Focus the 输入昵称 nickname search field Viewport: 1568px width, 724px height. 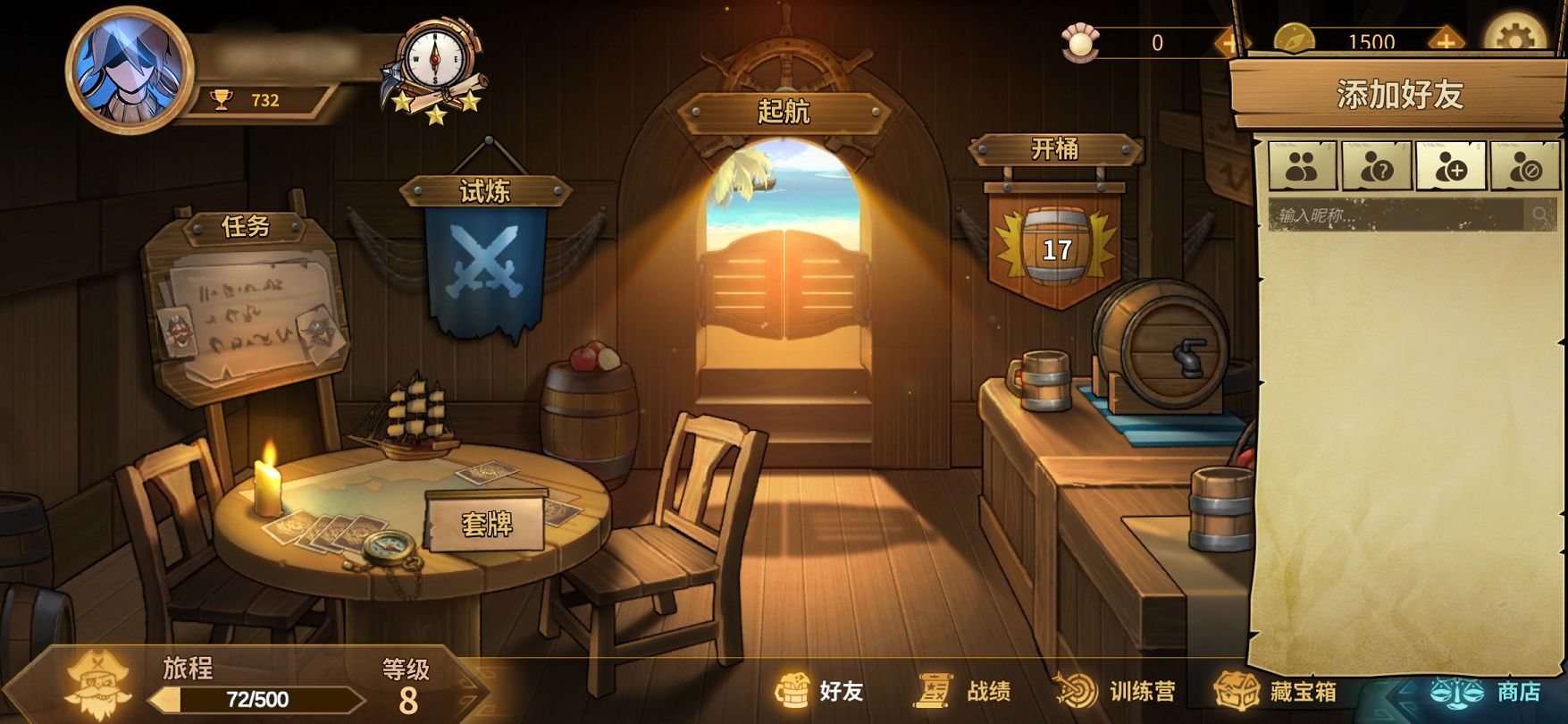pyautogui.click(x=1396, y=215)
